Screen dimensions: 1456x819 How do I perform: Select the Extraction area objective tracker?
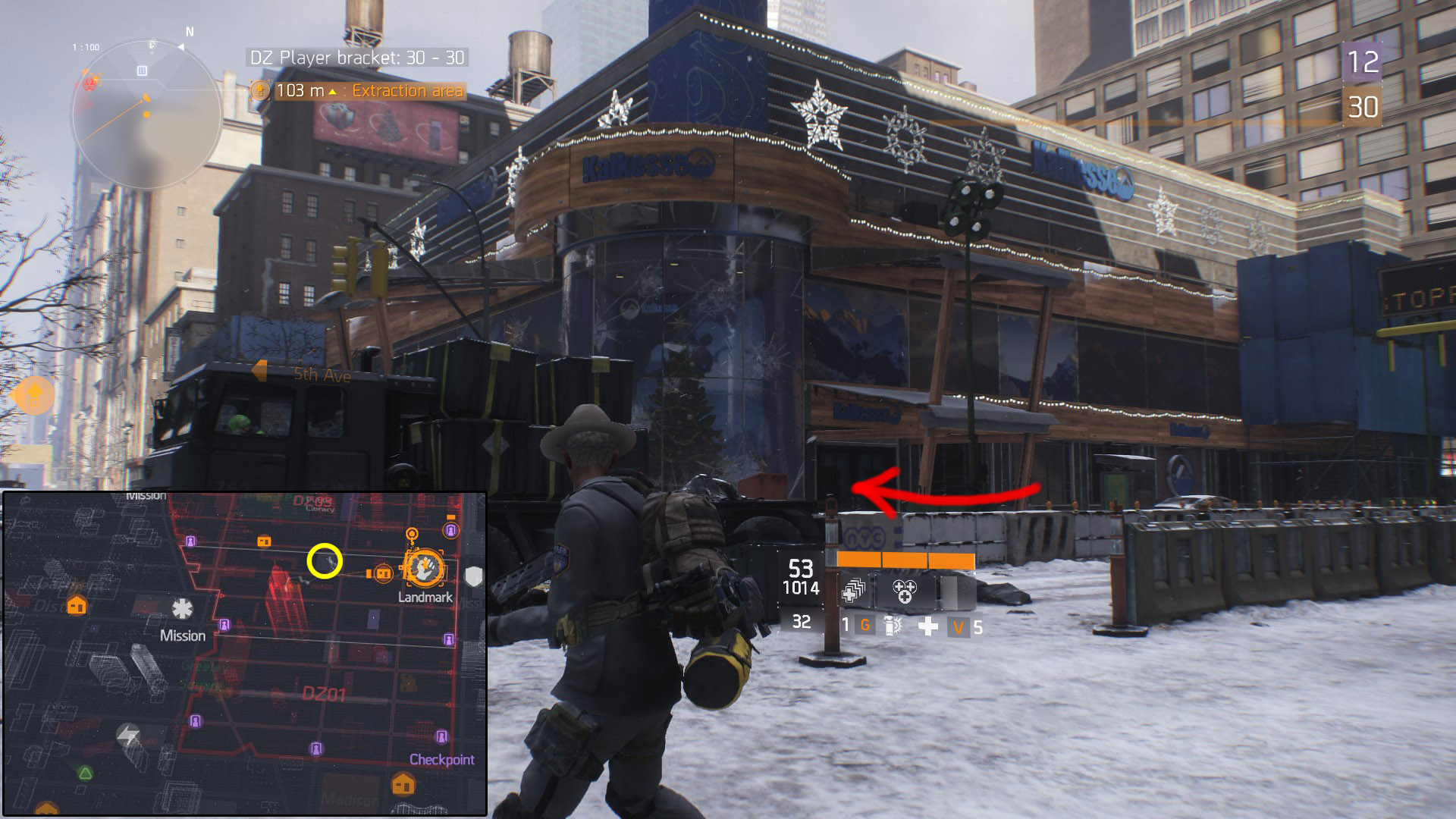(358, 91)
